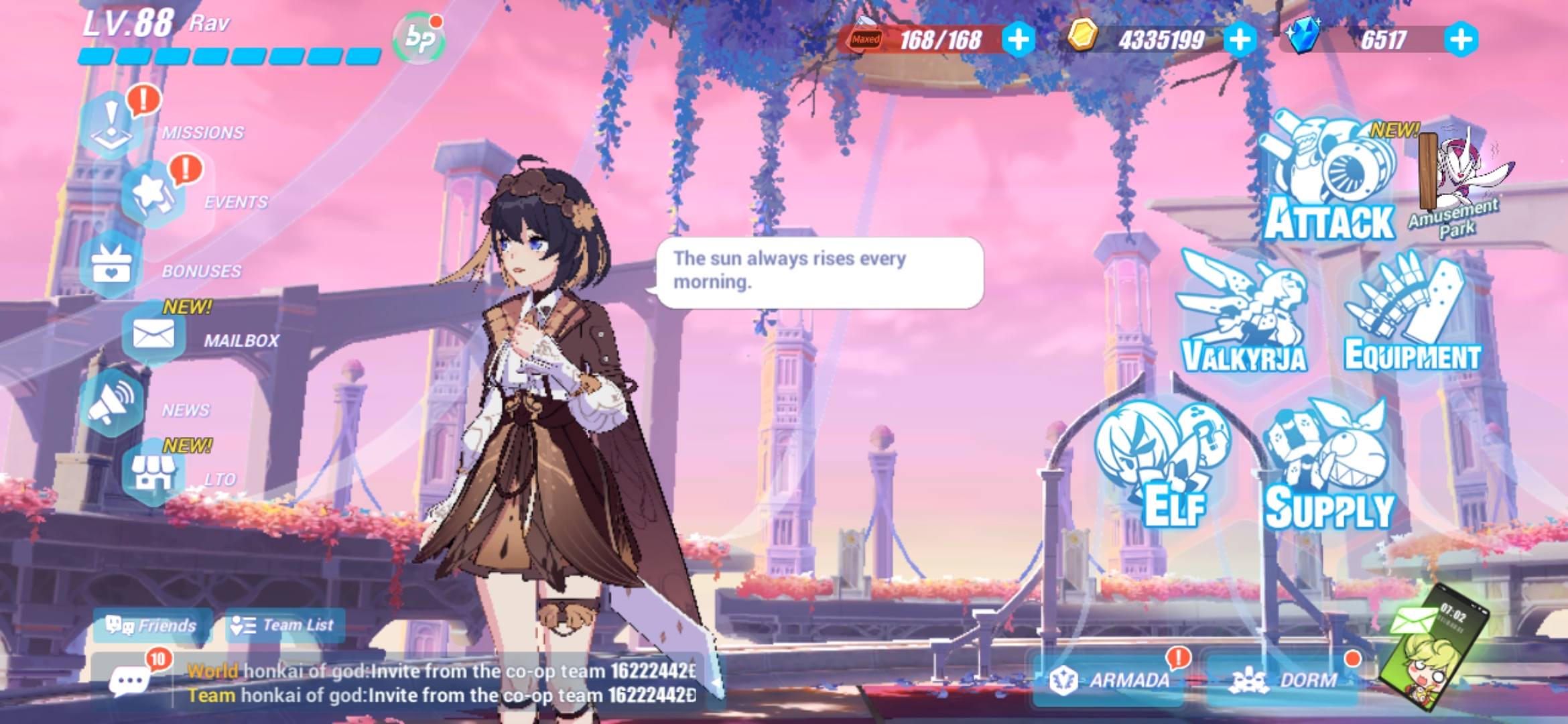Switch to the Team List tab
1568x724 pixels.
[x=285, y=623]
